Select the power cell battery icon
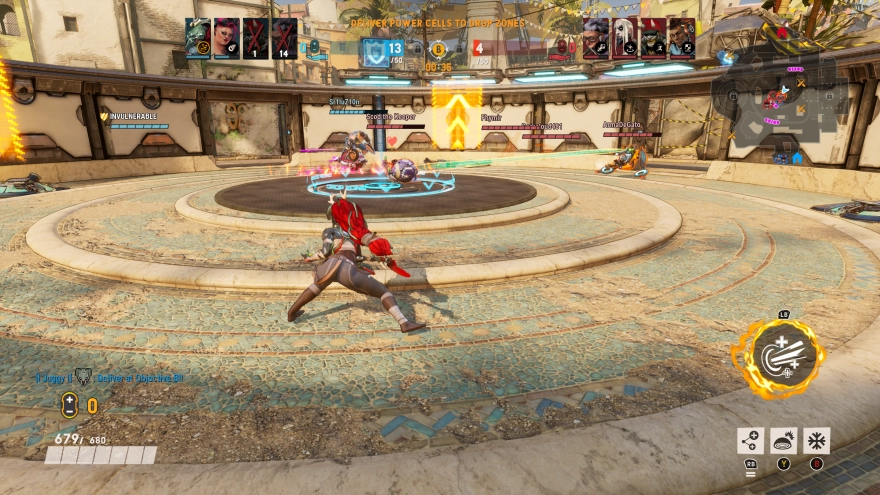 pyautogui.click(x=69, y=405)
